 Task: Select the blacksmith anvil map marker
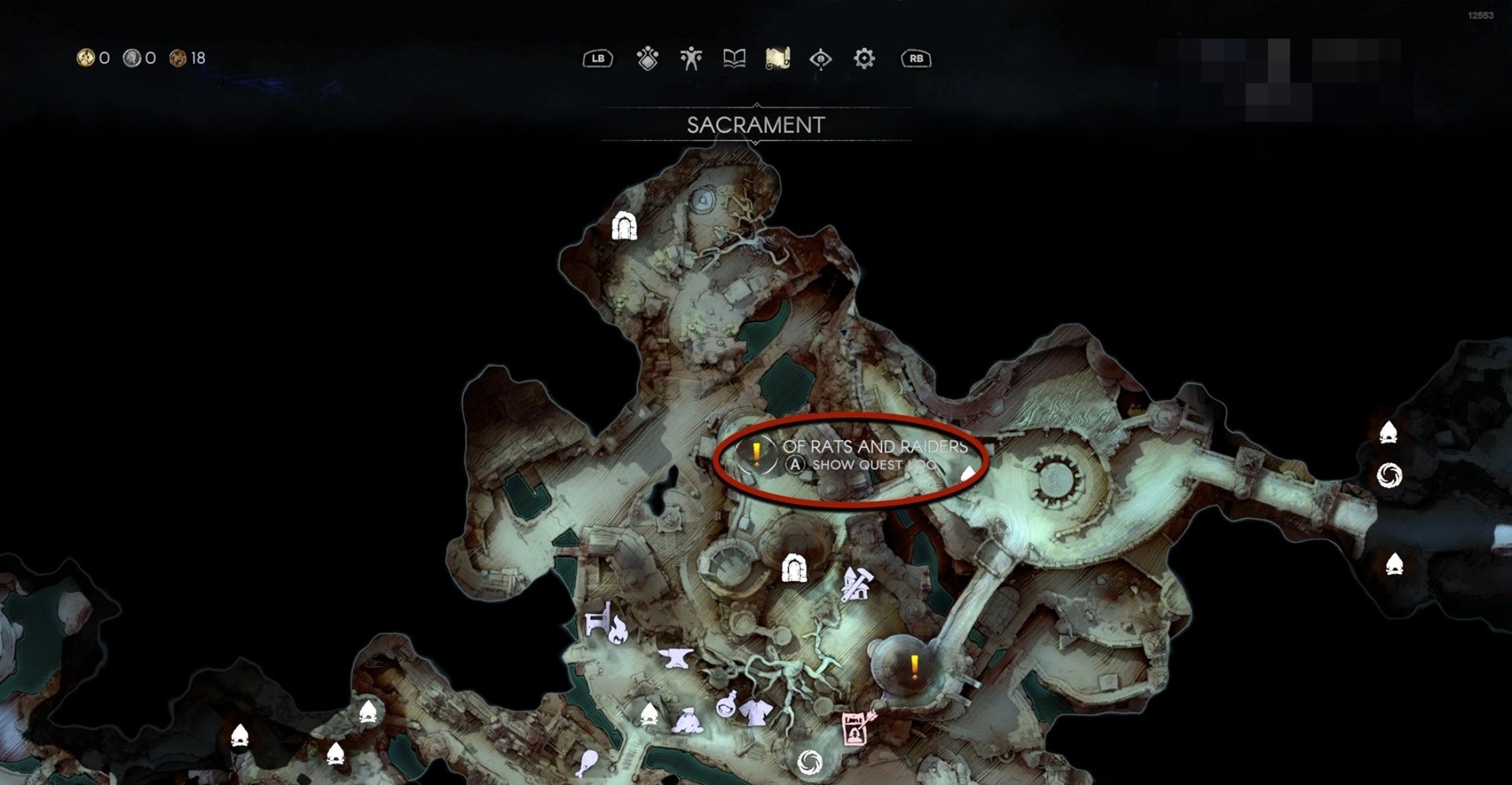point(676,657)
